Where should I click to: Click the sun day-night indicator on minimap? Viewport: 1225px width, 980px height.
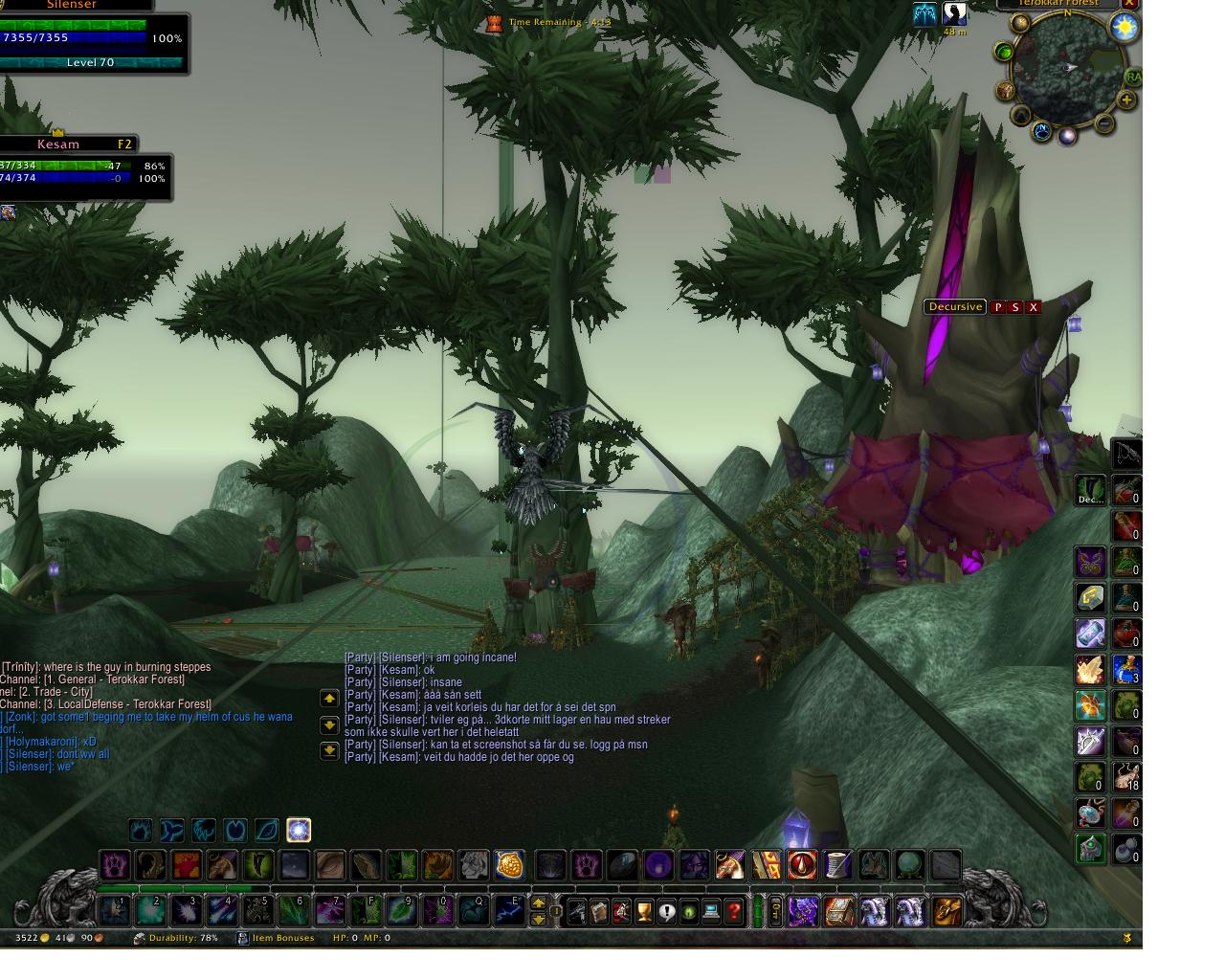(x=1124, y=28)
